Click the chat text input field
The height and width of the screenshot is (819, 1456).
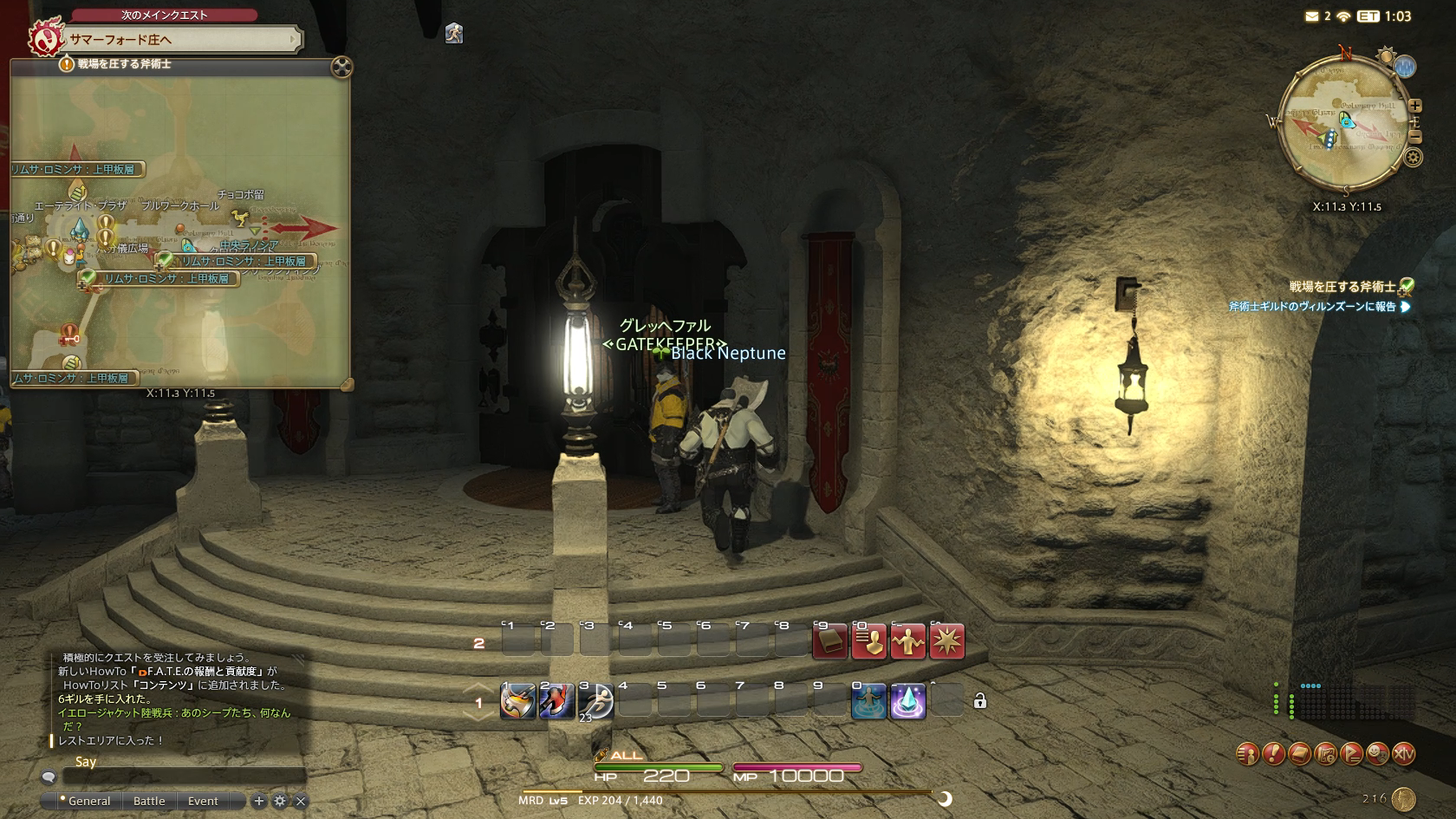[x=184, y=777]
